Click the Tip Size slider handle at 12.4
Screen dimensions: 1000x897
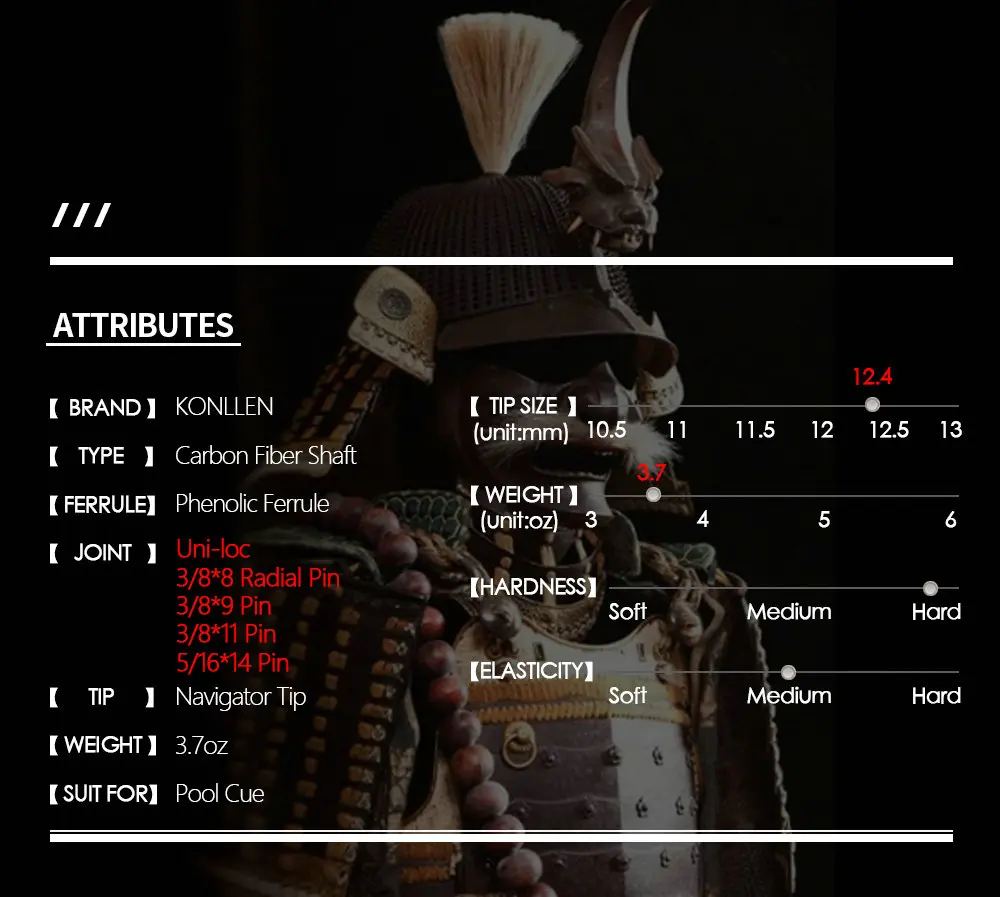(x=872, y=404)
